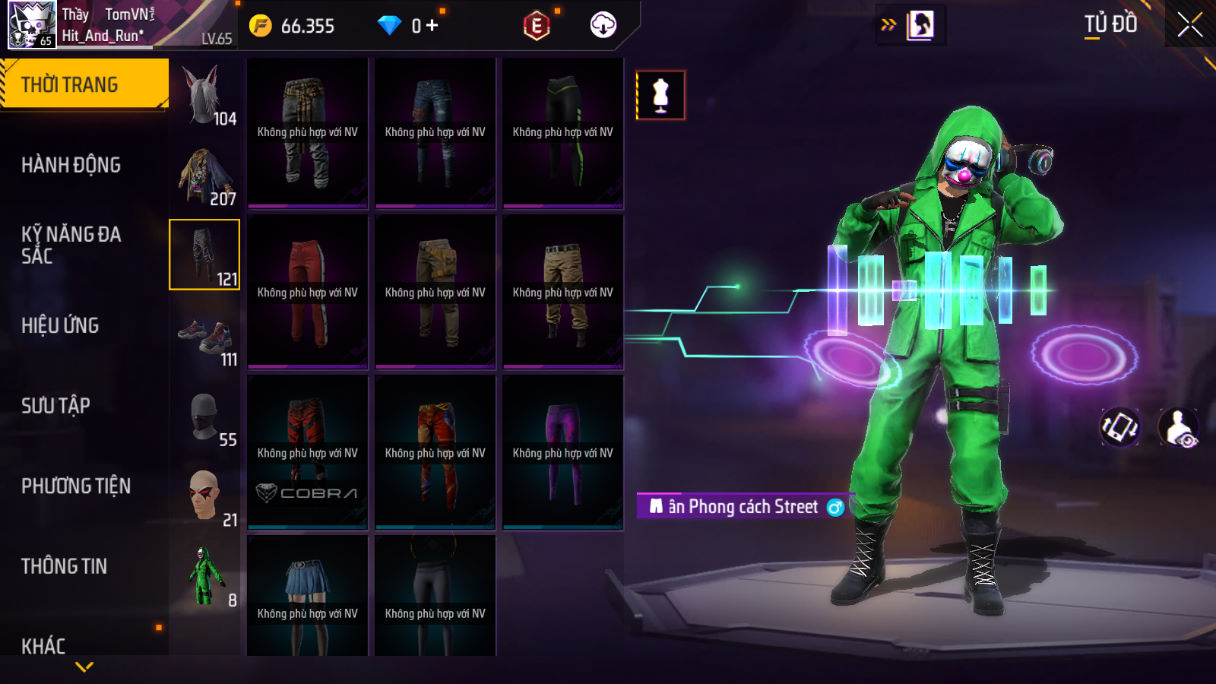Select the bald head face category

205,497
